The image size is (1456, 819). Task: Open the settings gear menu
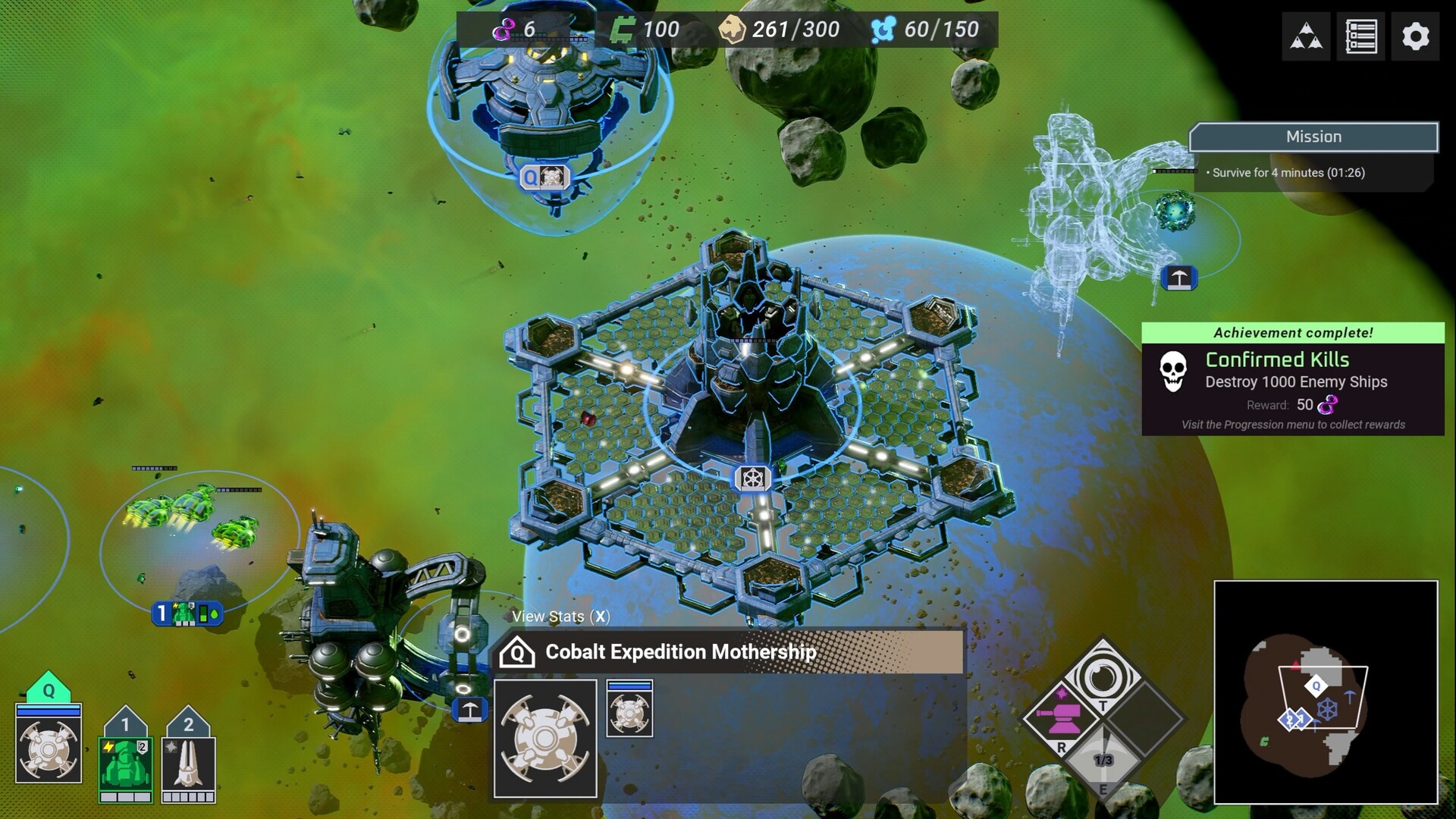[x=1415, y=36]
